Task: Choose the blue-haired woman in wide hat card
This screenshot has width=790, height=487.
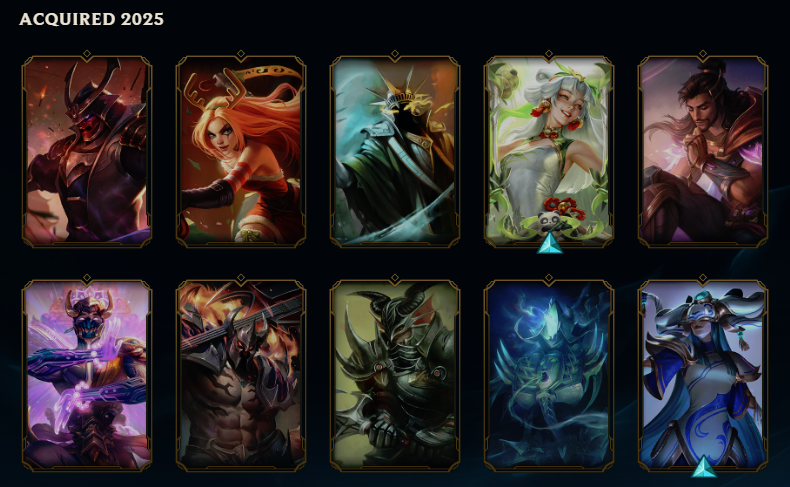Action: (703, 374)
